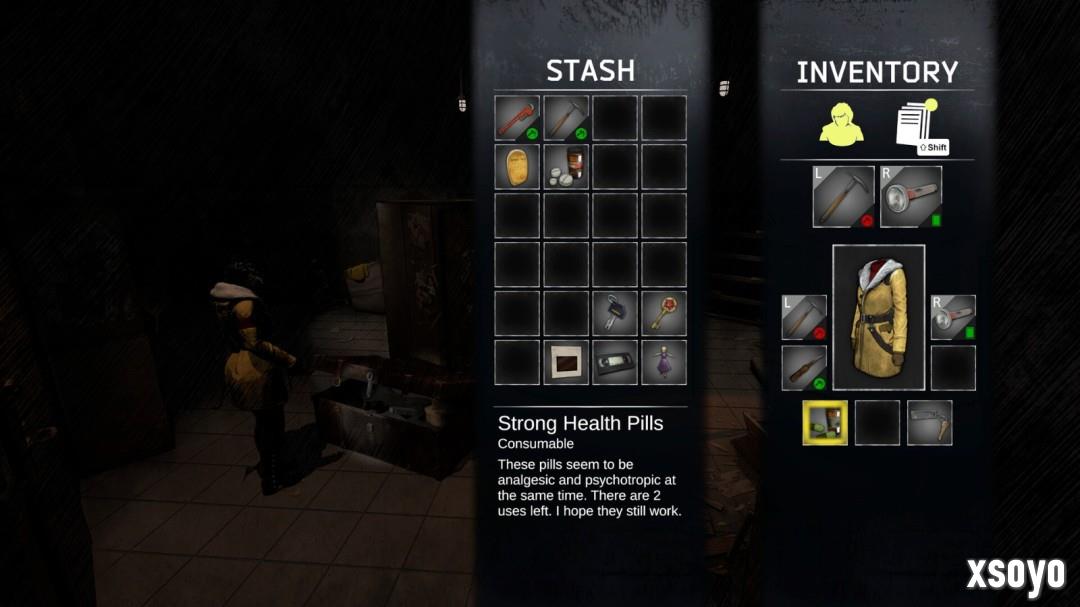This screenshot has width=1080, height=607.
Task: Pick the folding razor inventory slot
Action: pyautogui.click(x=929, y=422)
